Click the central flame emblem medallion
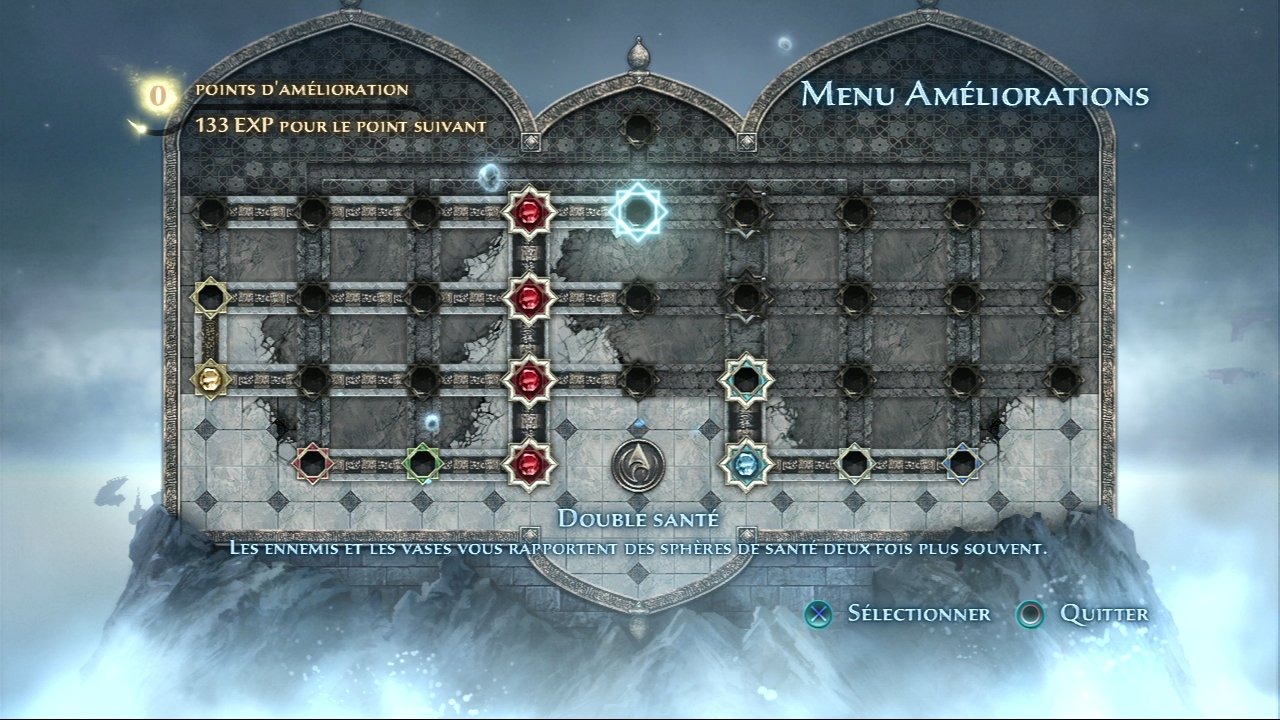This screenshot has height=720, width=1280. point(638,464)
